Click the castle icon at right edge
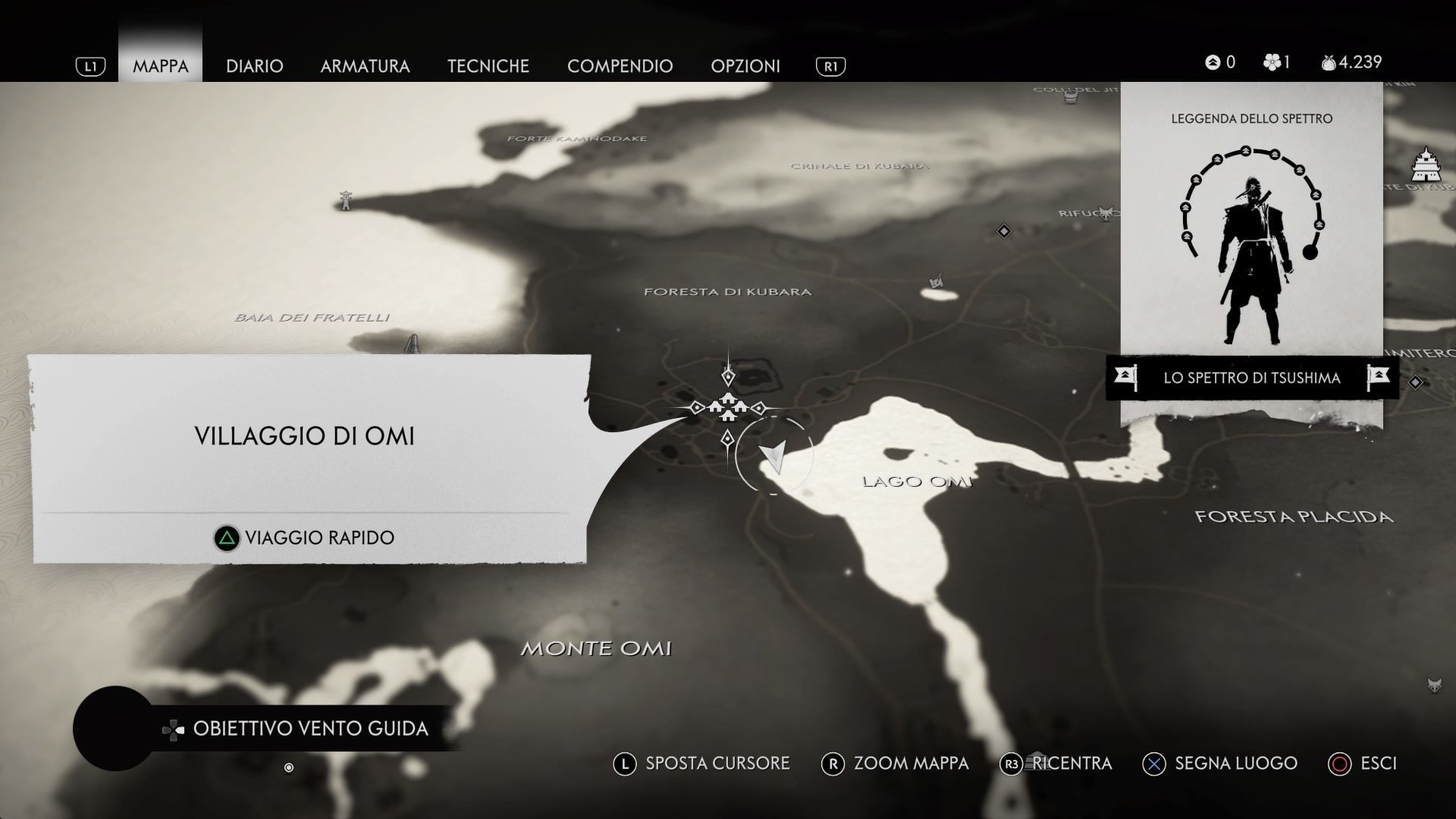 coord(1426,165)
